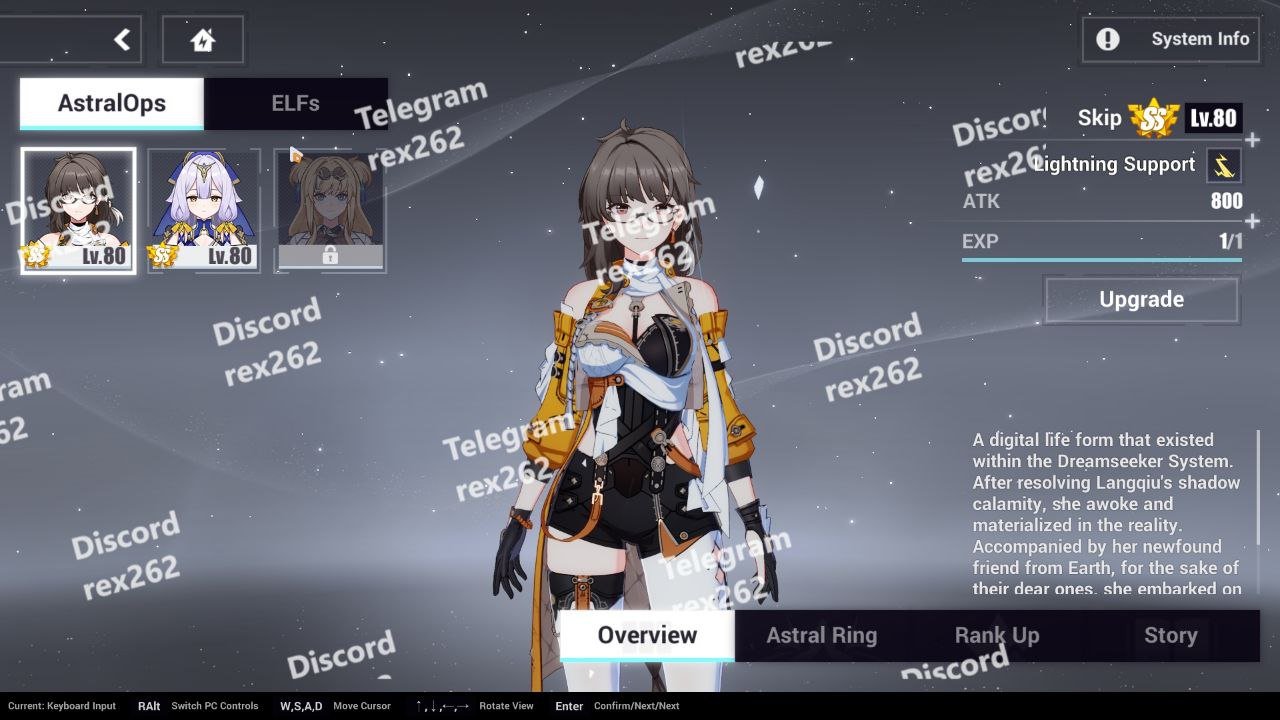Viewport: 1280px width, 720px height.
Task: Select the brown-haired glasses character portrait
Action: (x=78, y=210)
